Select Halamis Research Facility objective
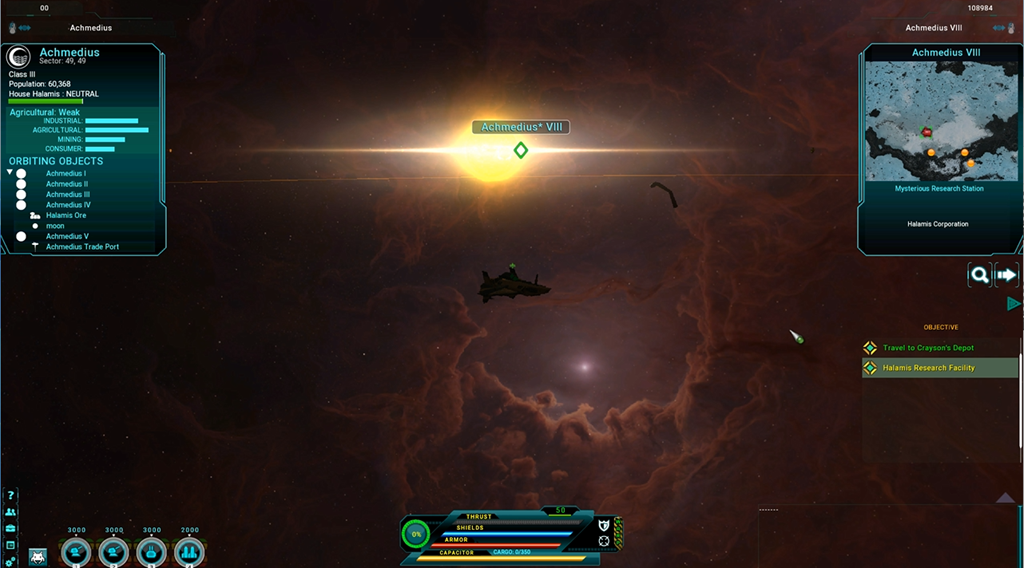 pyautogui.click(x=928, y=368)
